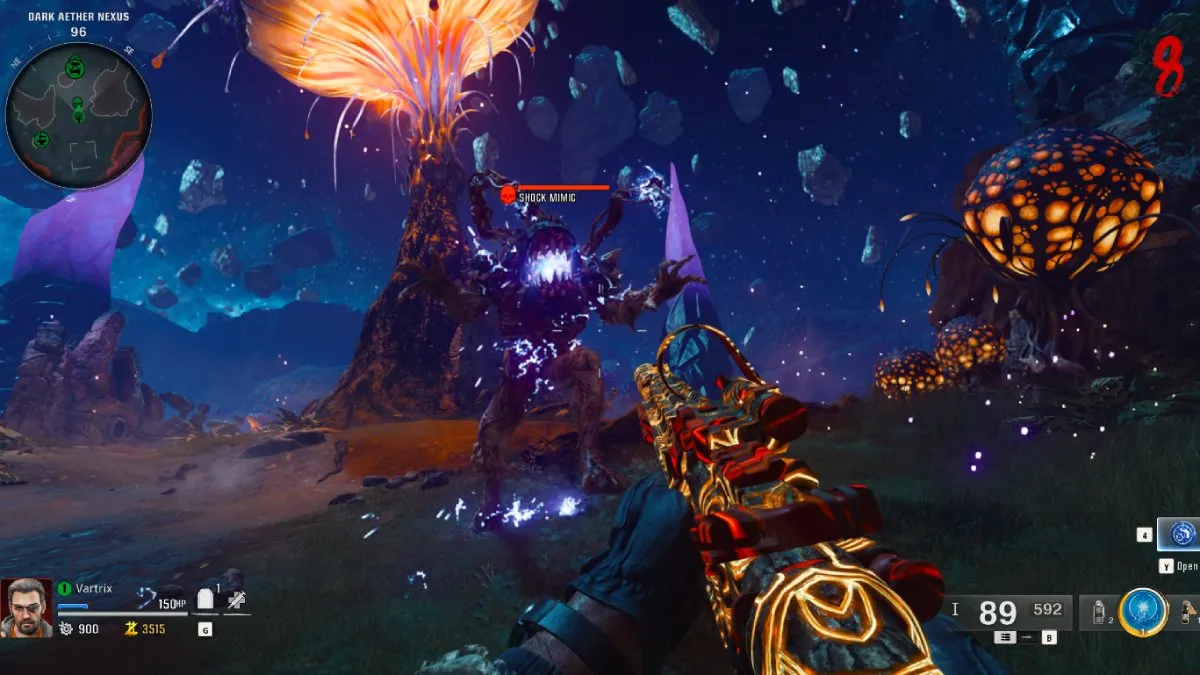Click the tombstone self-revive icon
Screen dimensions: 1200x675
pos(206,600)
